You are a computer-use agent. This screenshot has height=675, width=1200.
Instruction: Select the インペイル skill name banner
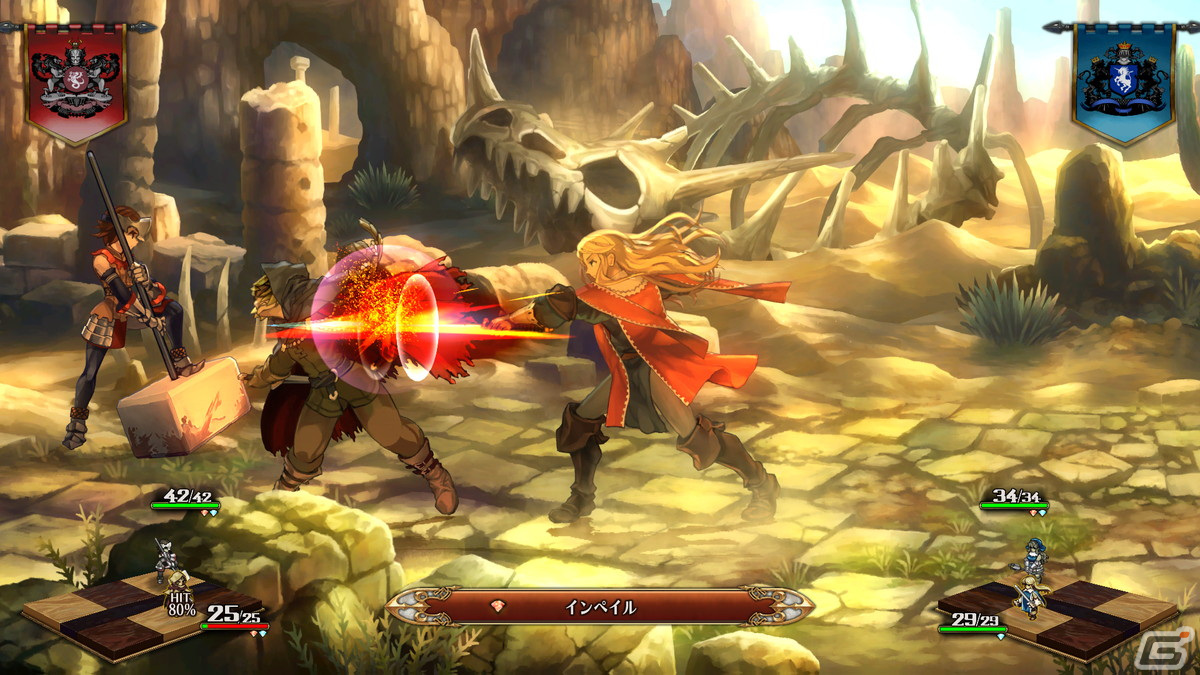point(599,607)
